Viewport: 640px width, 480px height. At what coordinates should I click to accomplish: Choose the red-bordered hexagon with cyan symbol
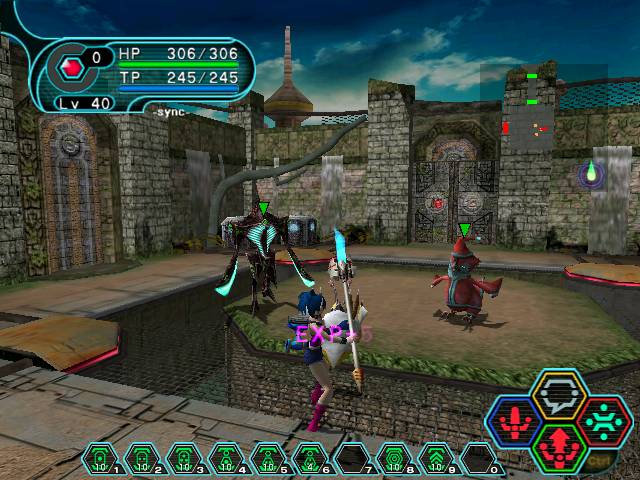pos(602,422)
